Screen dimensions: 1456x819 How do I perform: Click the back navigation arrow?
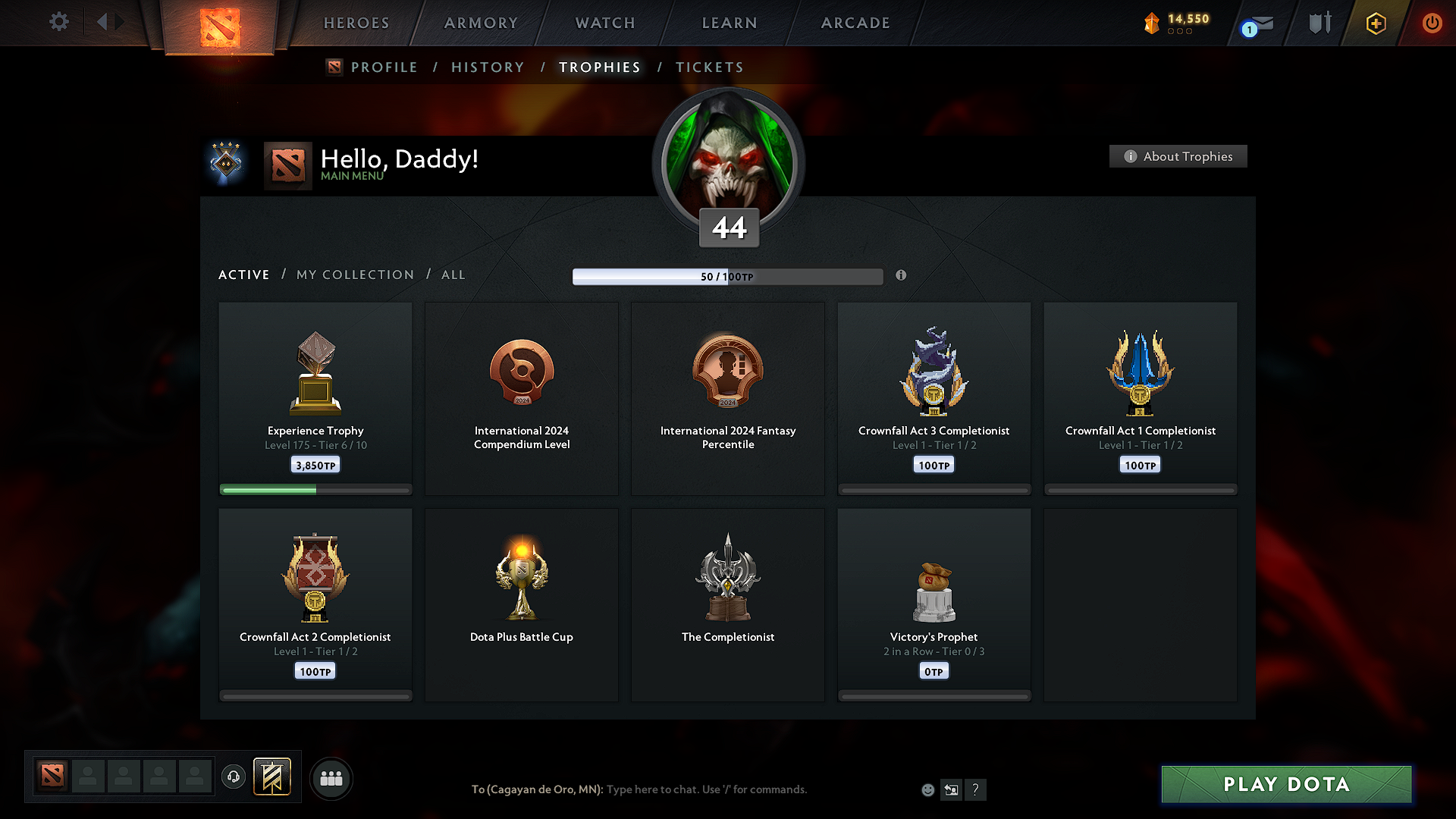[x=103, y=22]
